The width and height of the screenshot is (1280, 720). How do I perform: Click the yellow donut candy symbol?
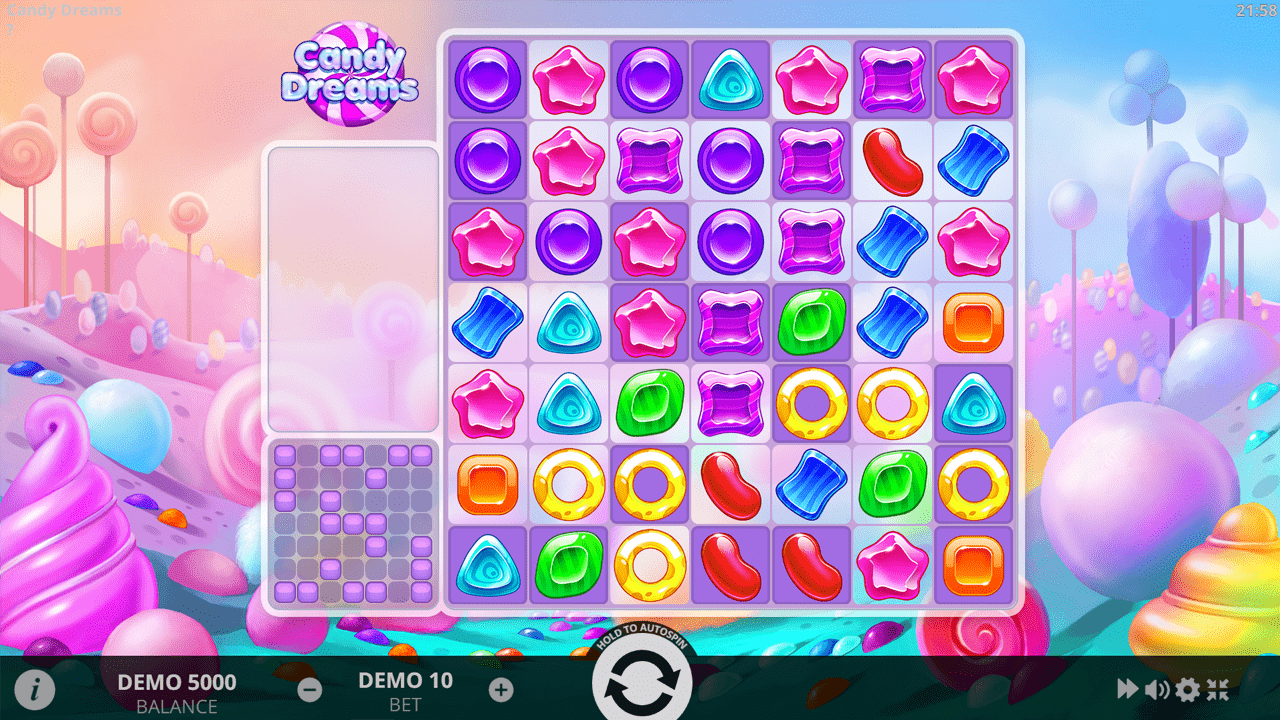(x=811, y=405)
